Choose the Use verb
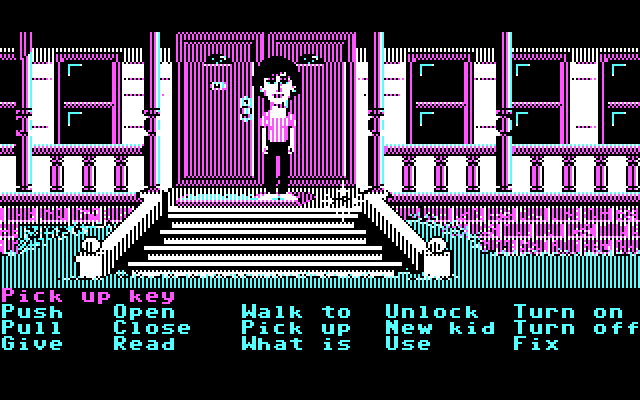This screenshot has width=640, height=400. [x=408, y=344]
